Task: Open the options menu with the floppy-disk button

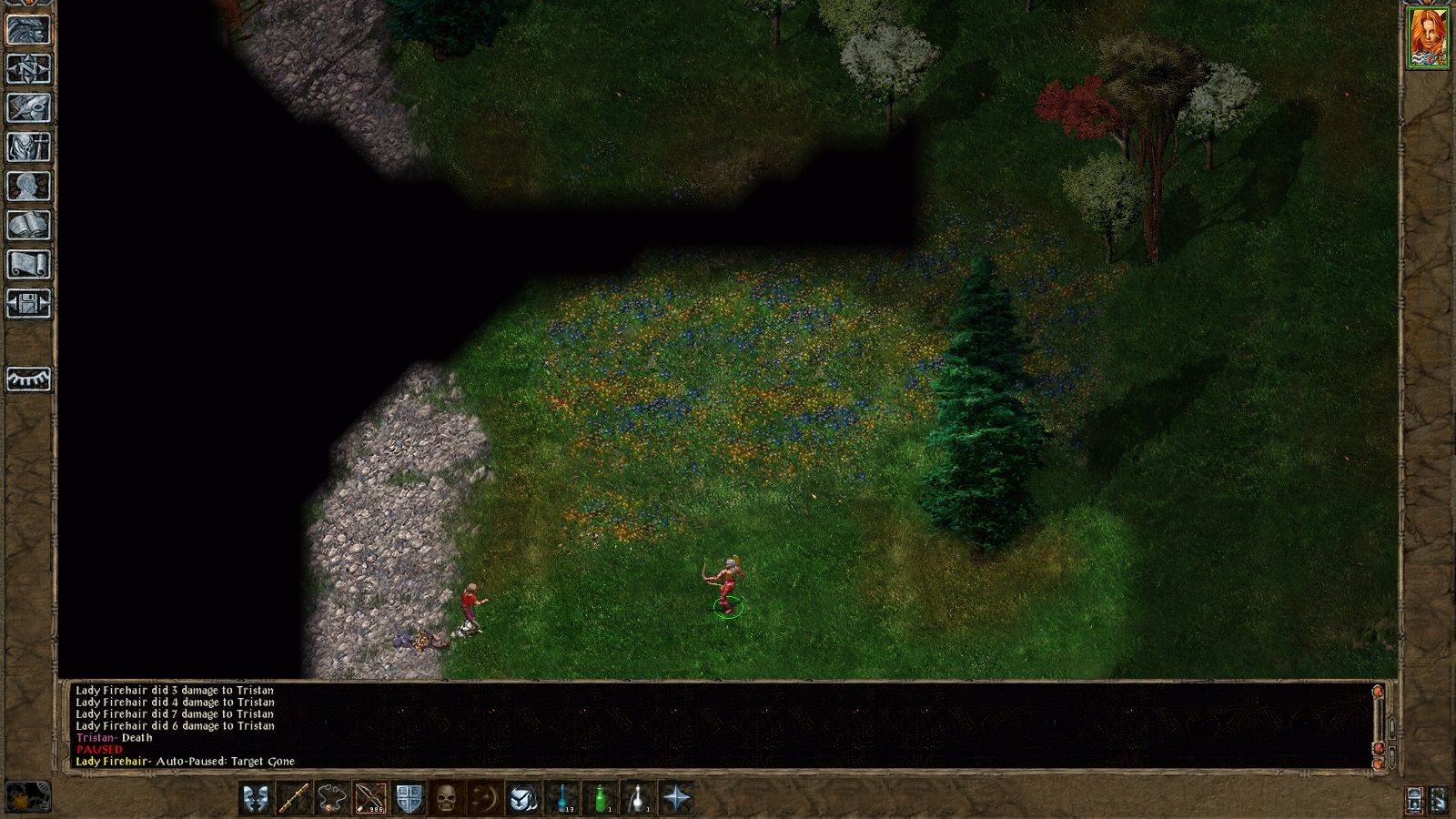Action: 29,303
